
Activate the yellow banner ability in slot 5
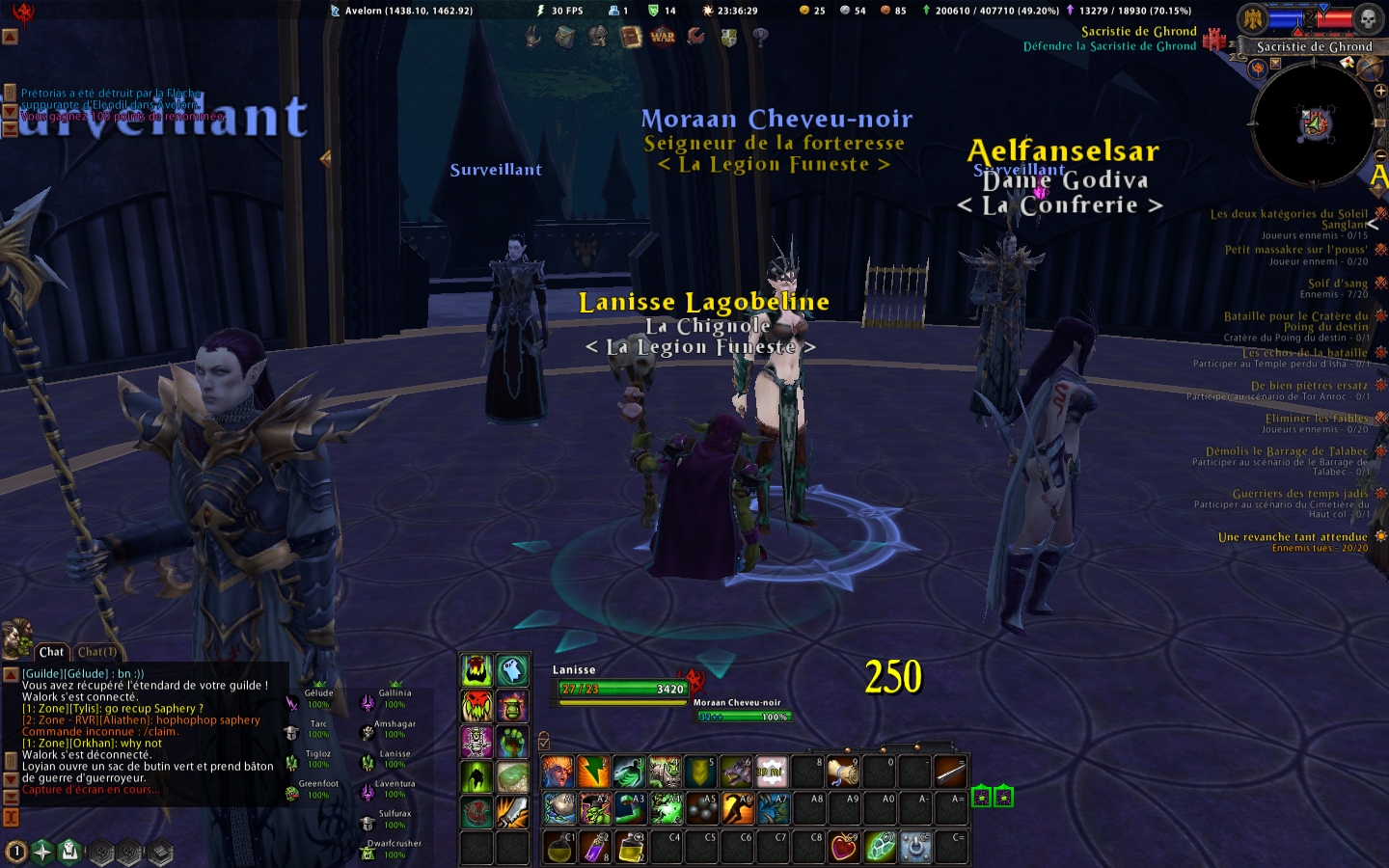(700, 772)
